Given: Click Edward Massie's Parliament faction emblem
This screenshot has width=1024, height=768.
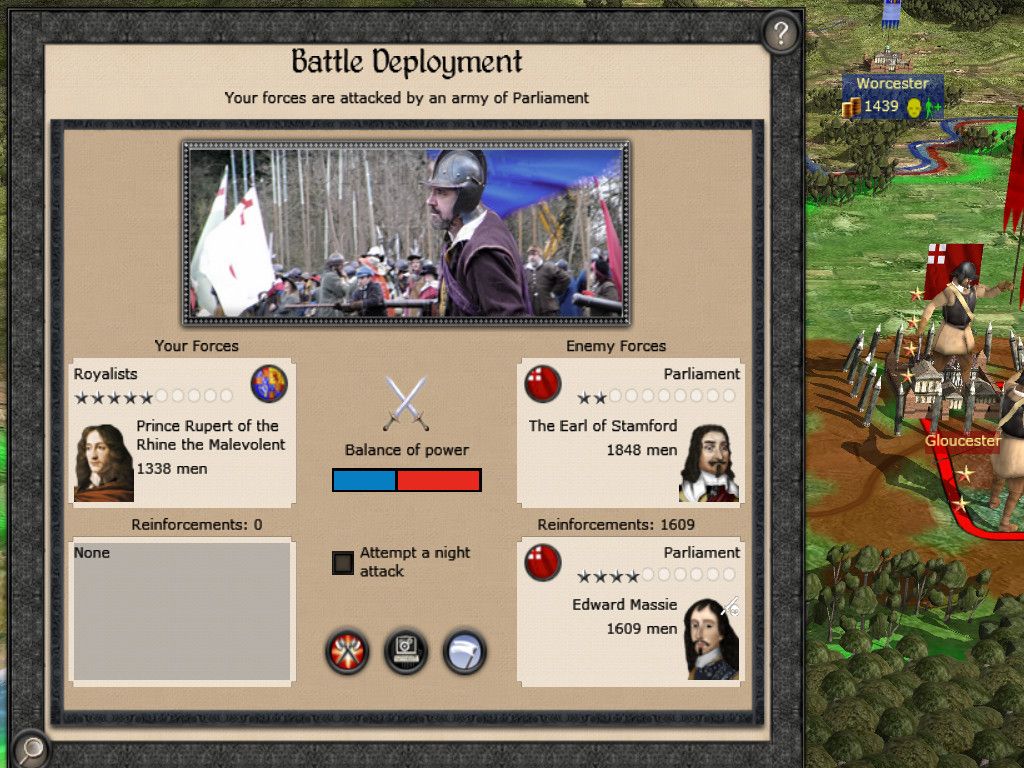Looking at the screenshot, I should 543,562.
